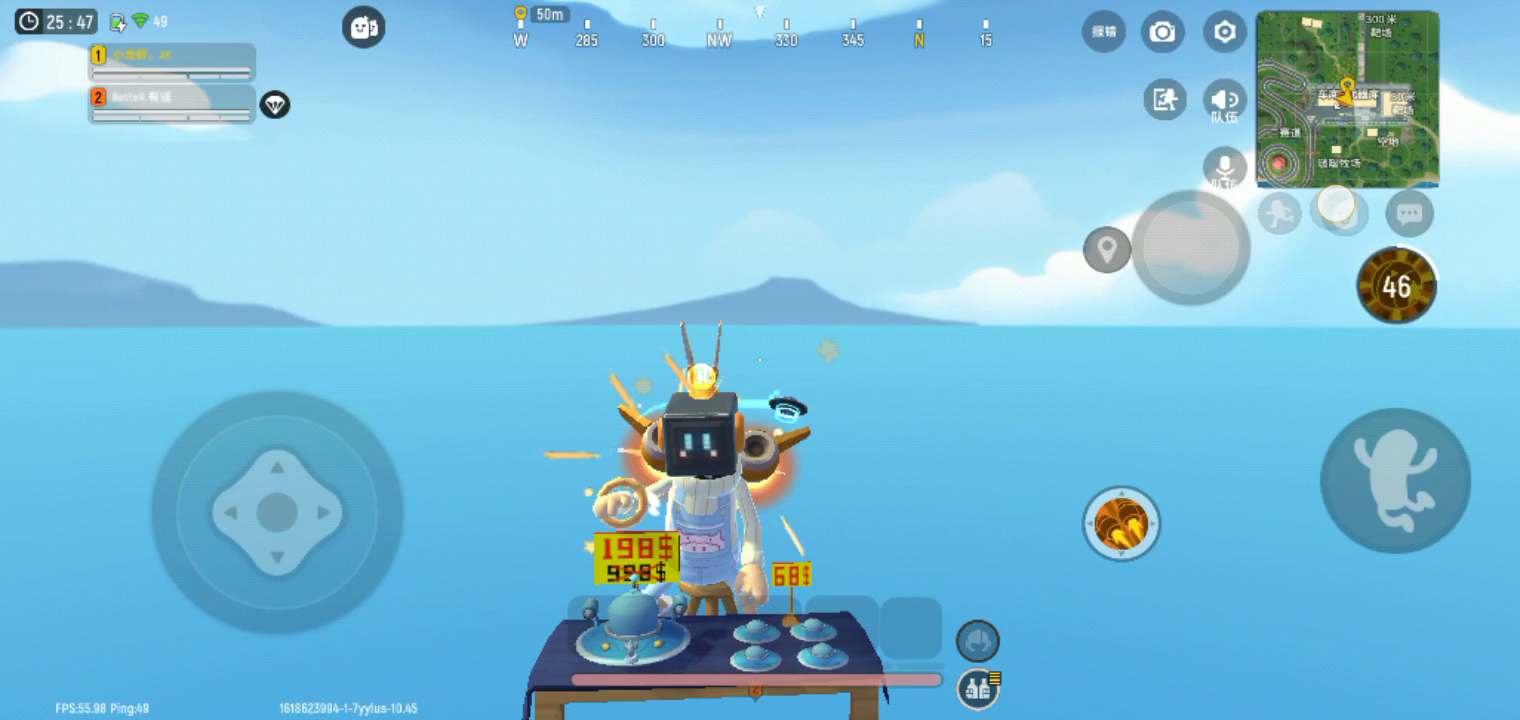Toggle the 队伍 team speaker
Image resolution: width=1520 pixels, height=720 pixels.
1224,101
